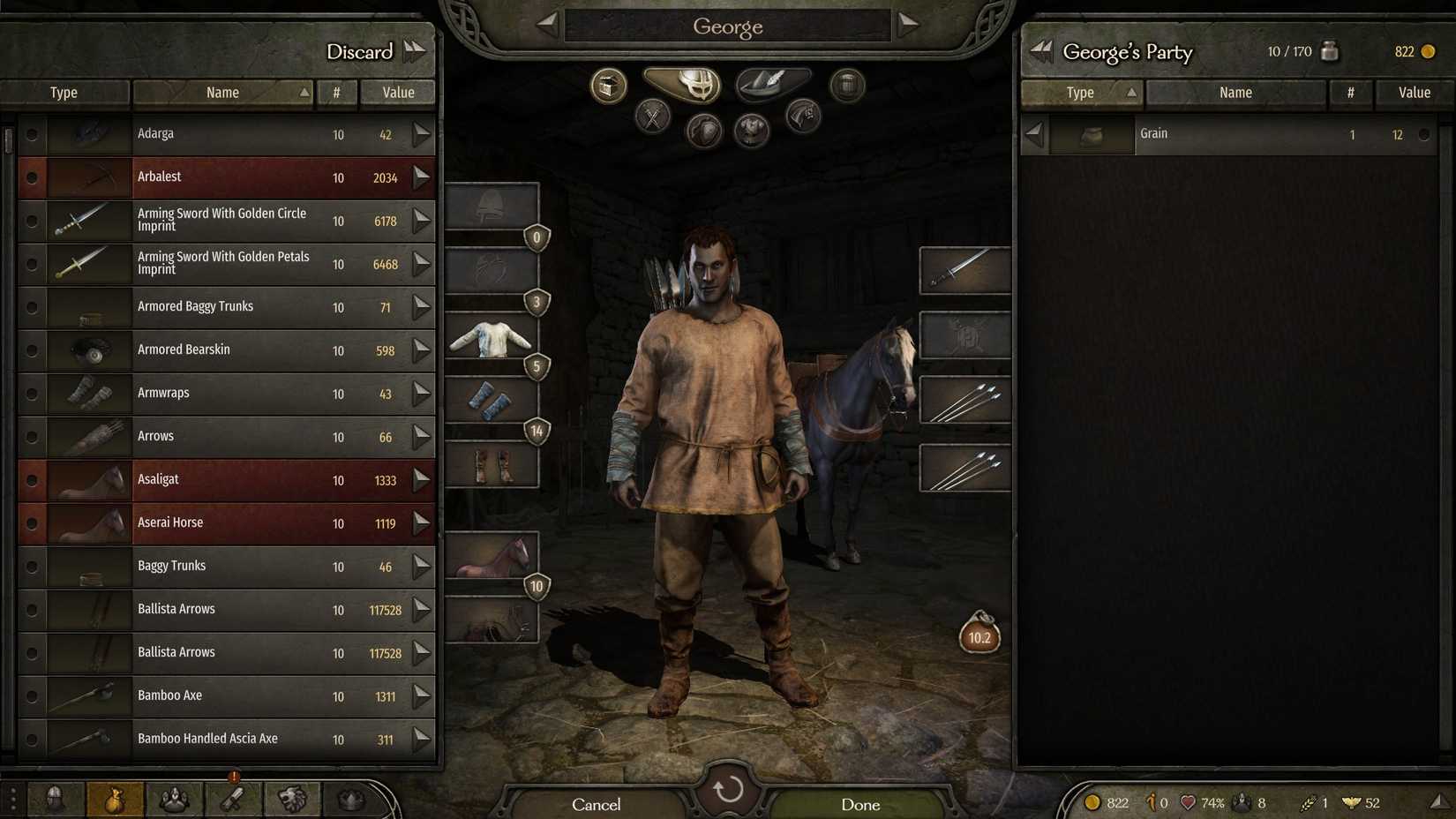Click the miscellaneous goods barrel filter
This screenshot has height=819, width=1456.
pos(846,86)
